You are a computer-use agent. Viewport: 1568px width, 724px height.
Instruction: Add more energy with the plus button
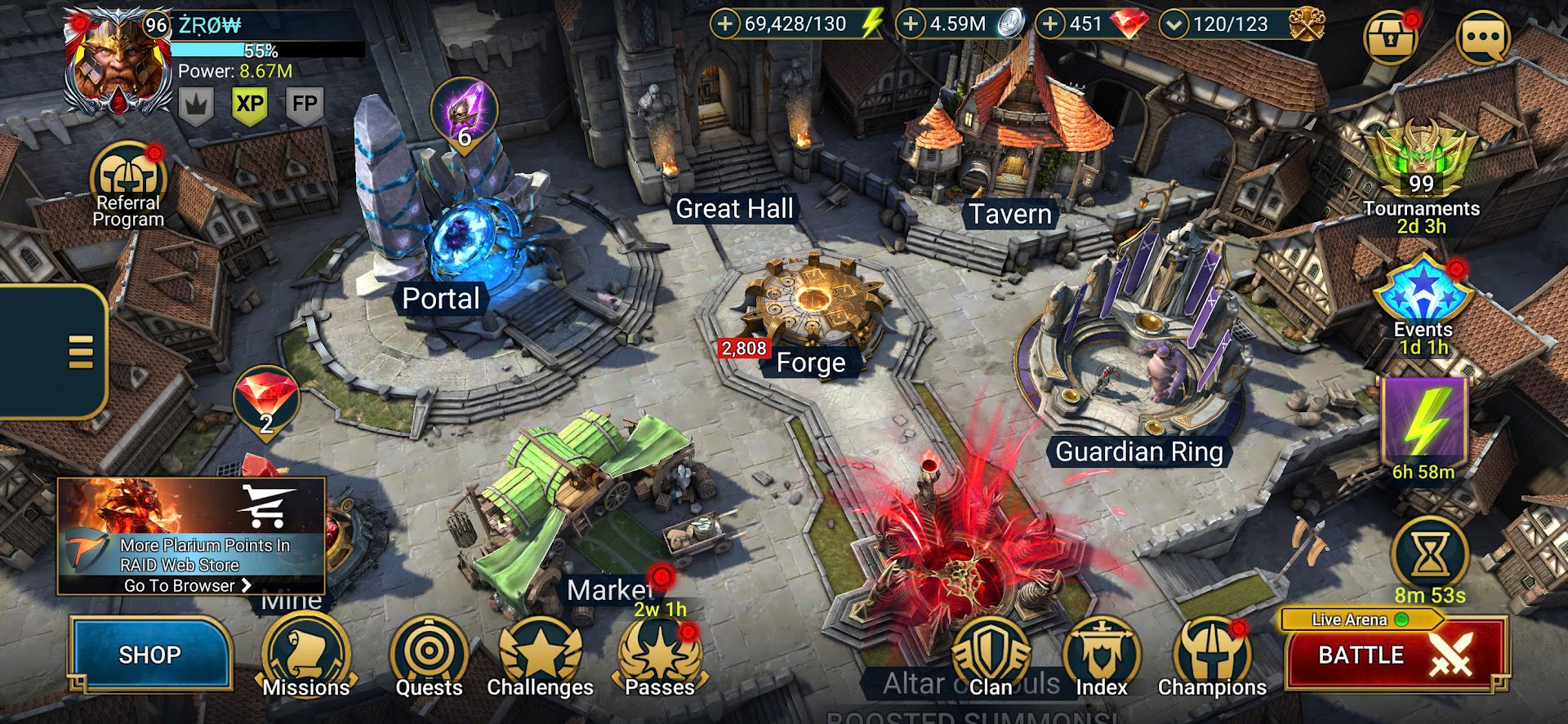[x=724, y=24]
